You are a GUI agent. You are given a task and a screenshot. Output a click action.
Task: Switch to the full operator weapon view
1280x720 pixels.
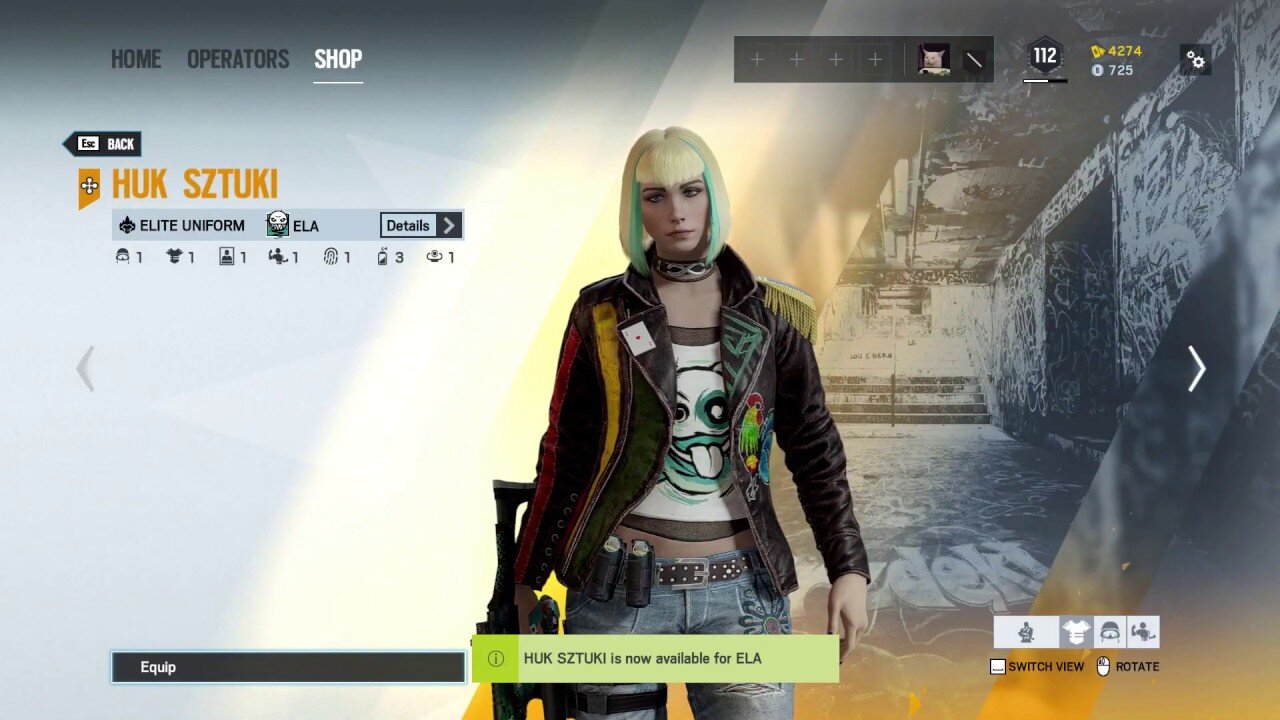tap(1026, 632)
